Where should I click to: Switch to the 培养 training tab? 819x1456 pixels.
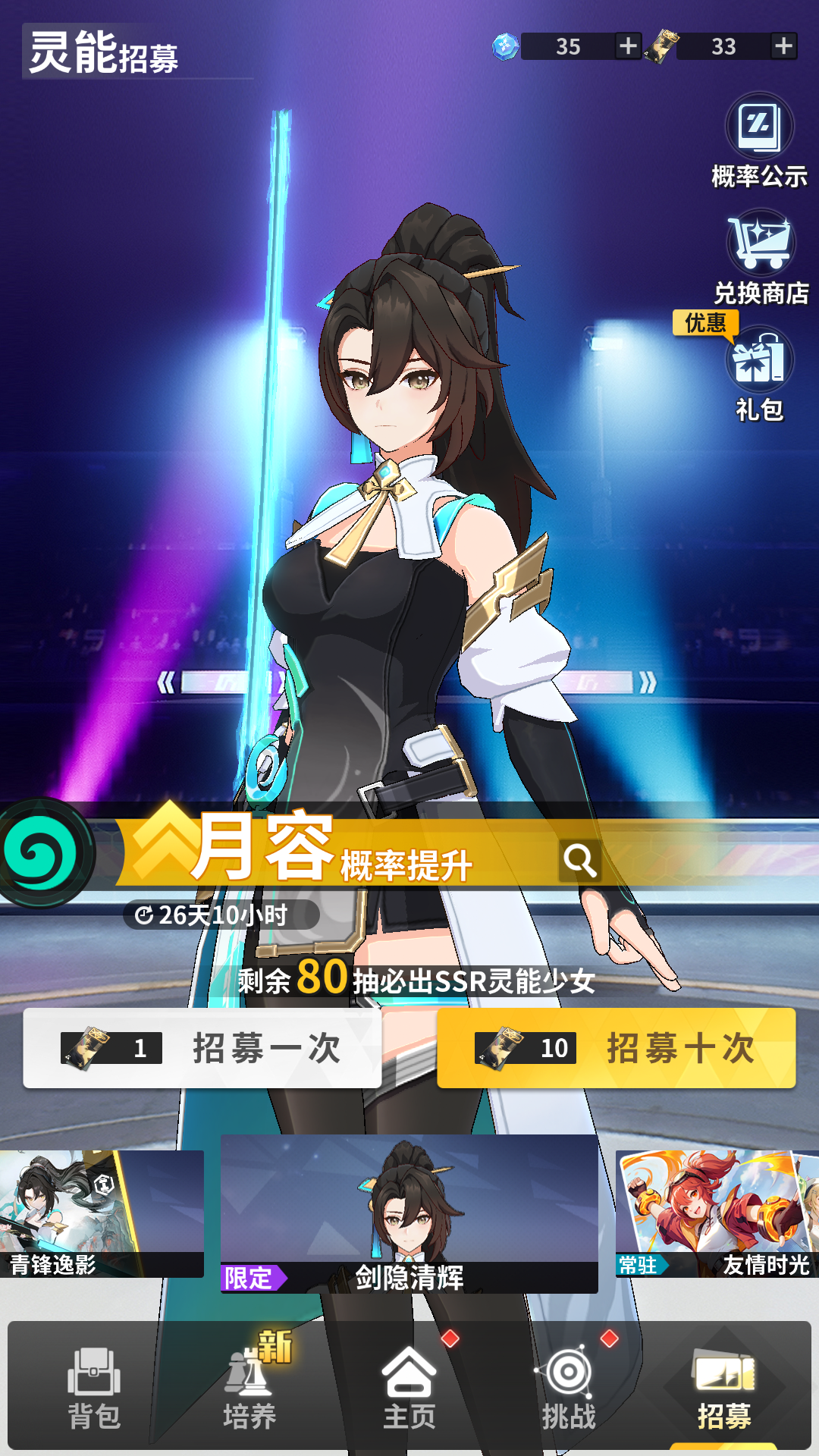(249, 1388)
